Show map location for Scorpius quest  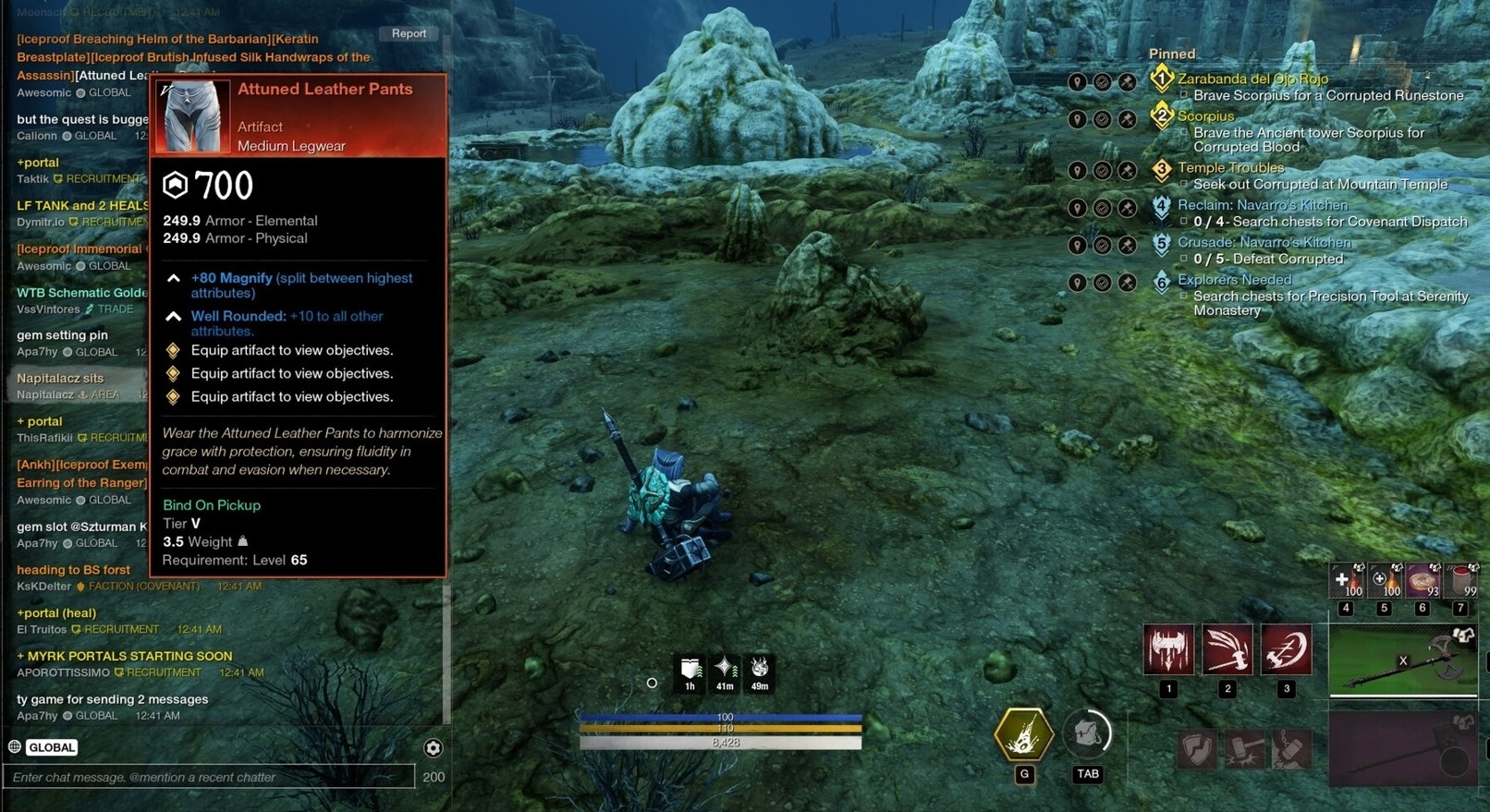[x=1078, y=119]
